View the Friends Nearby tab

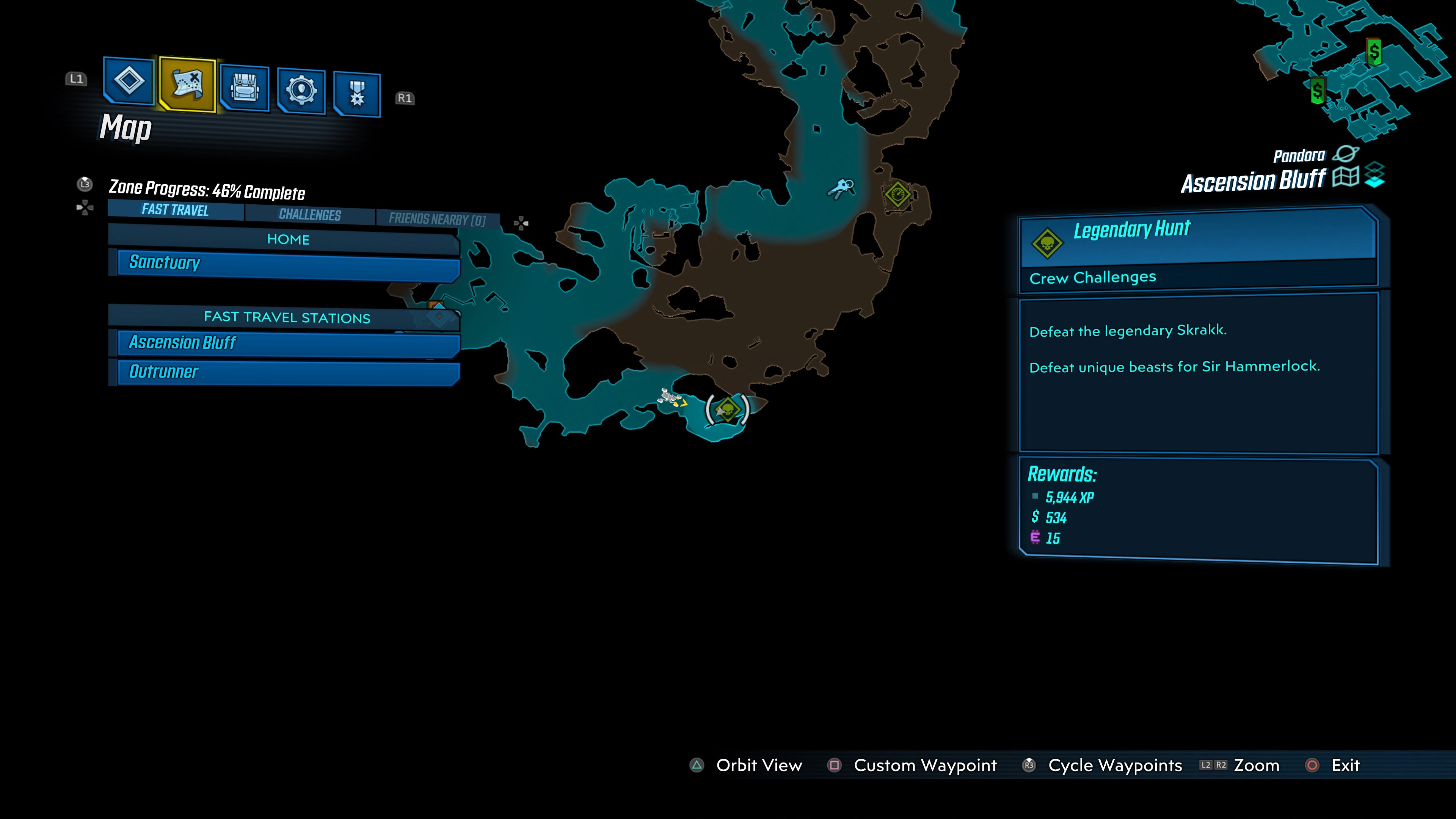click(x=437, y=219)
